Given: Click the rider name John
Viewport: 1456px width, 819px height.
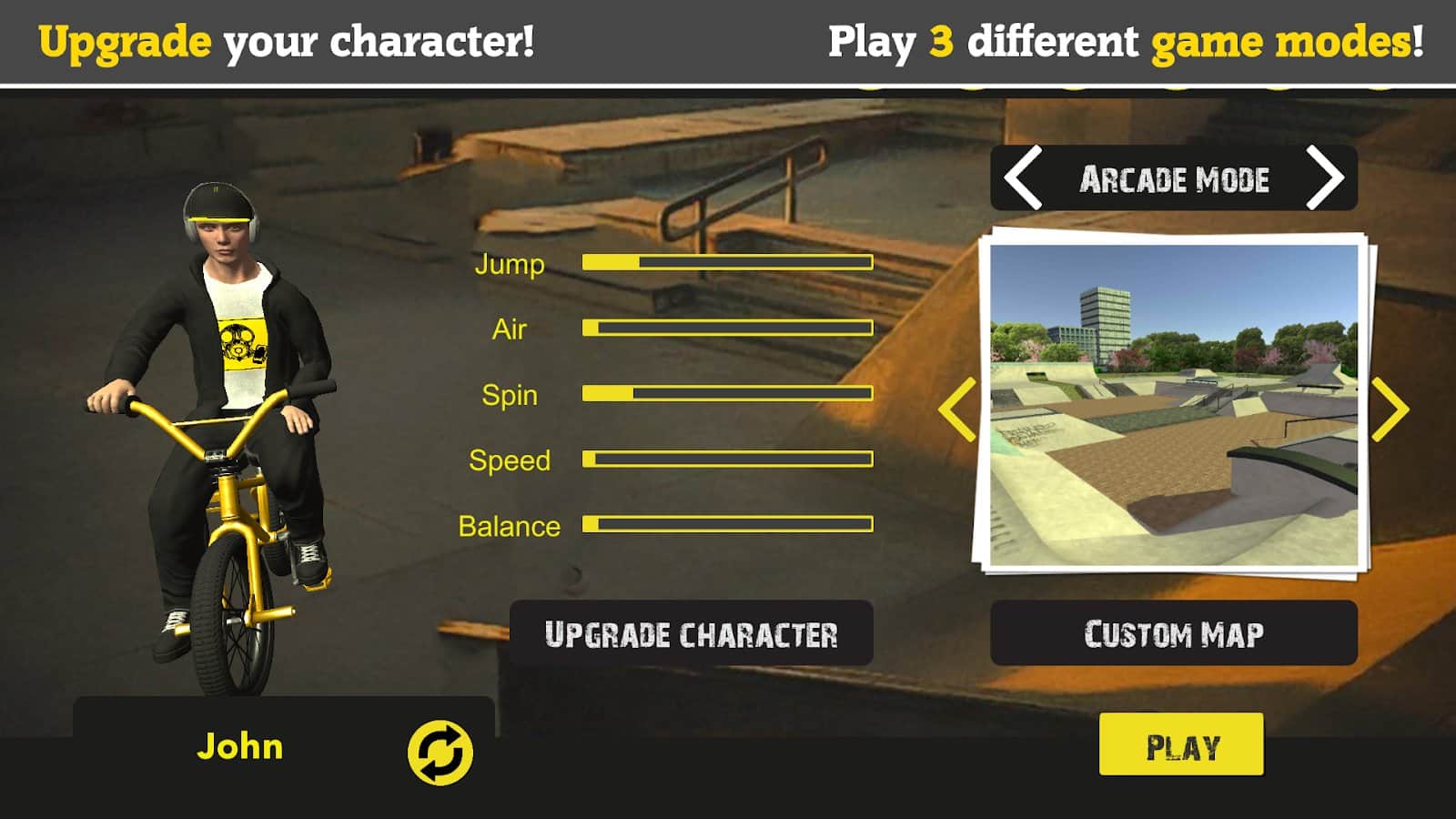Looking at the screenshot, I should pos(241,748).
